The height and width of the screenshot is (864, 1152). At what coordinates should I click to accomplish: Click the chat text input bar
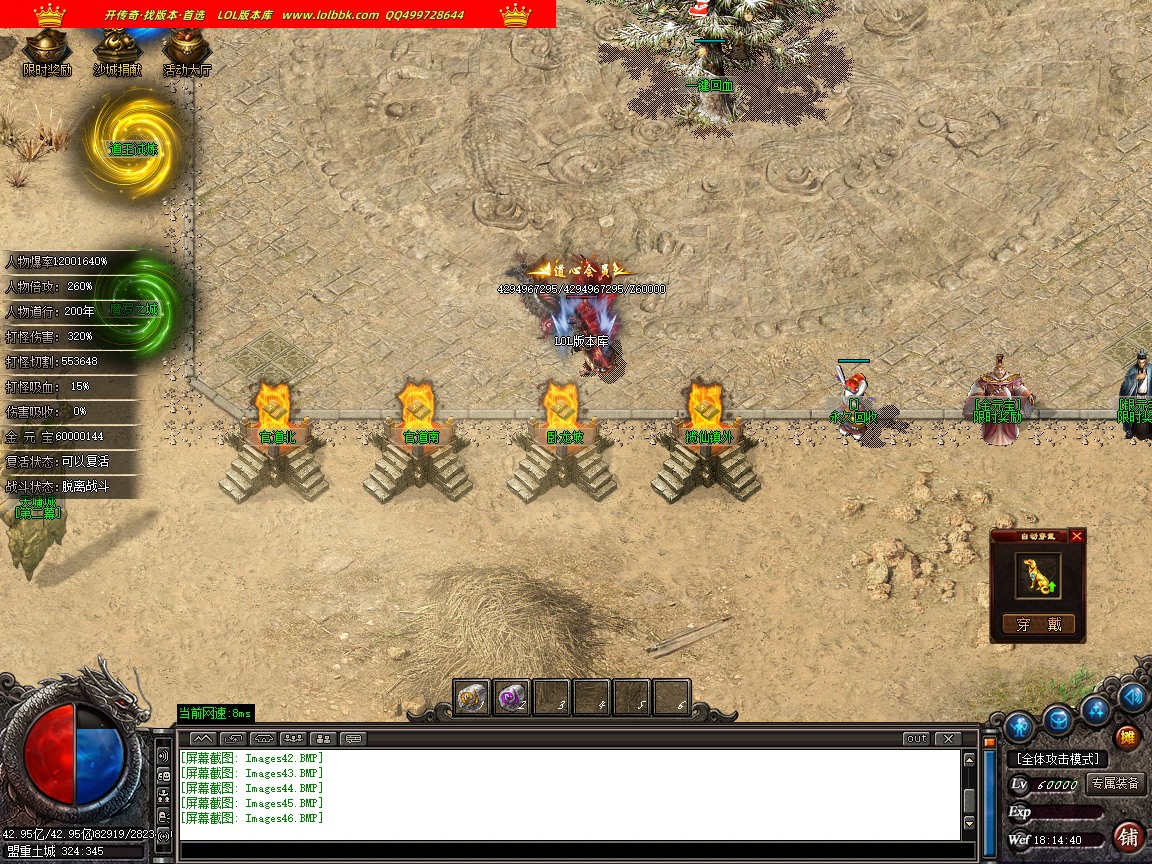click(x=570, y=851)
